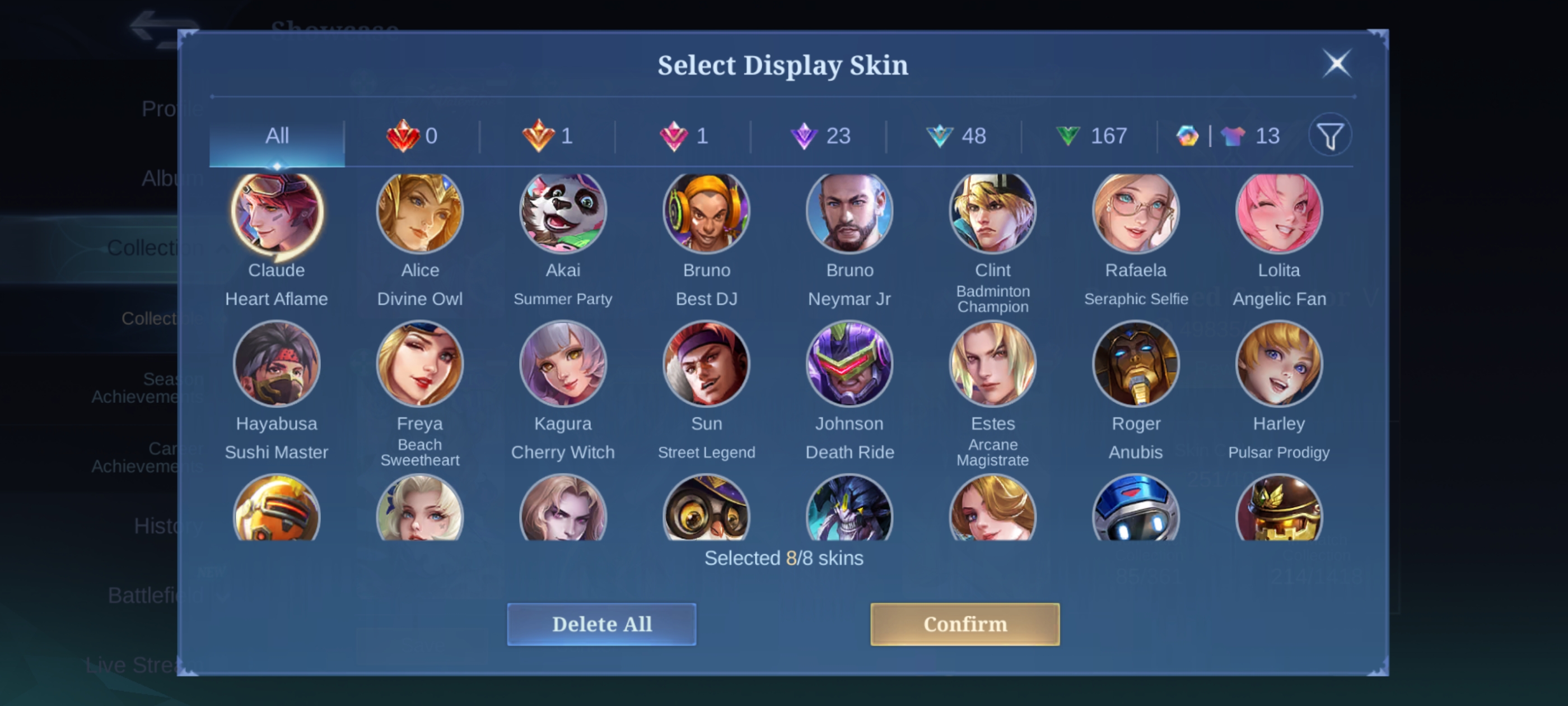Pick Johnson's Death Ride skin
Viewport: 1568px width, 706px height.
[850, 364]
